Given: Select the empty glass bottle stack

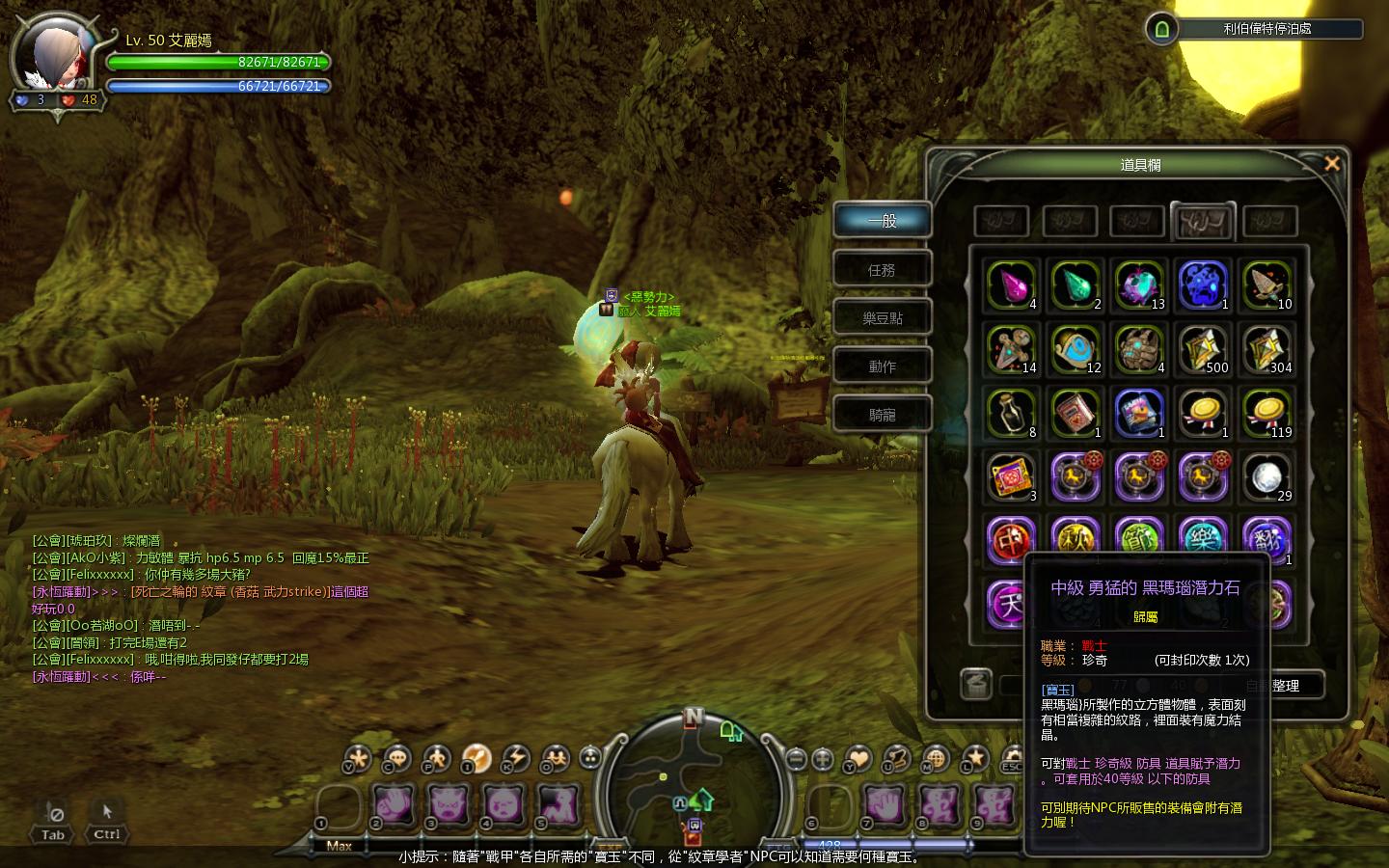Looking at the screenshot, I should click(x=1011, y=414).
